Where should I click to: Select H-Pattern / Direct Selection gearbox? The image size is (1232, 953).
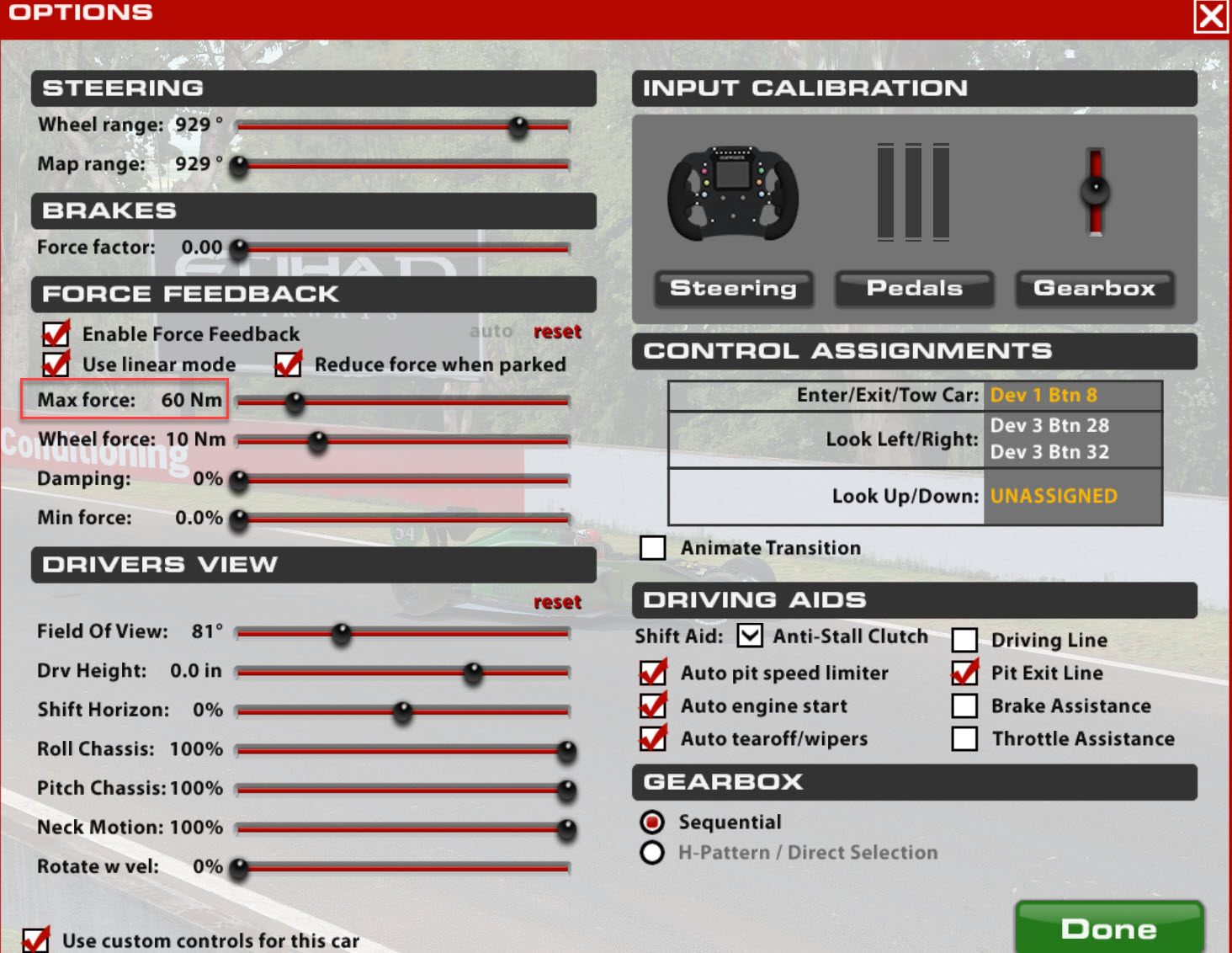click(x=652, y=852)
